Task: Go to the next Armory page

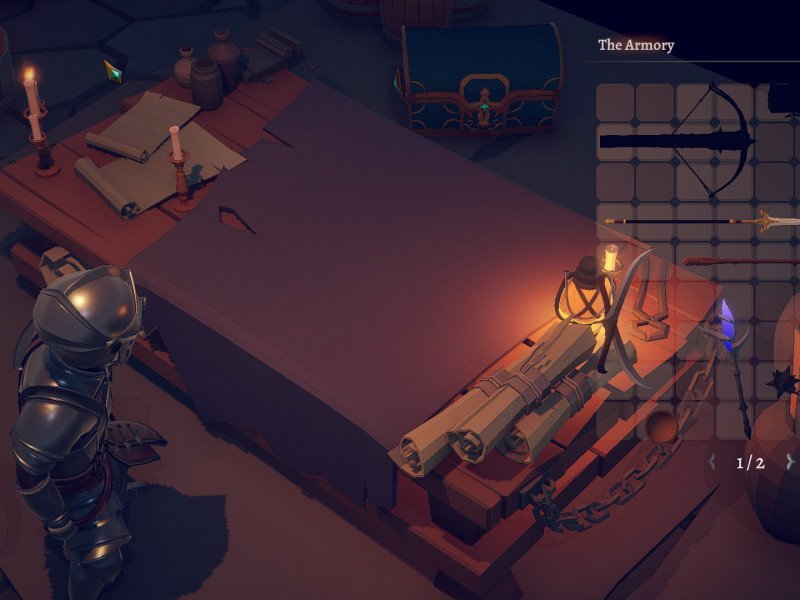Action: 789,462
